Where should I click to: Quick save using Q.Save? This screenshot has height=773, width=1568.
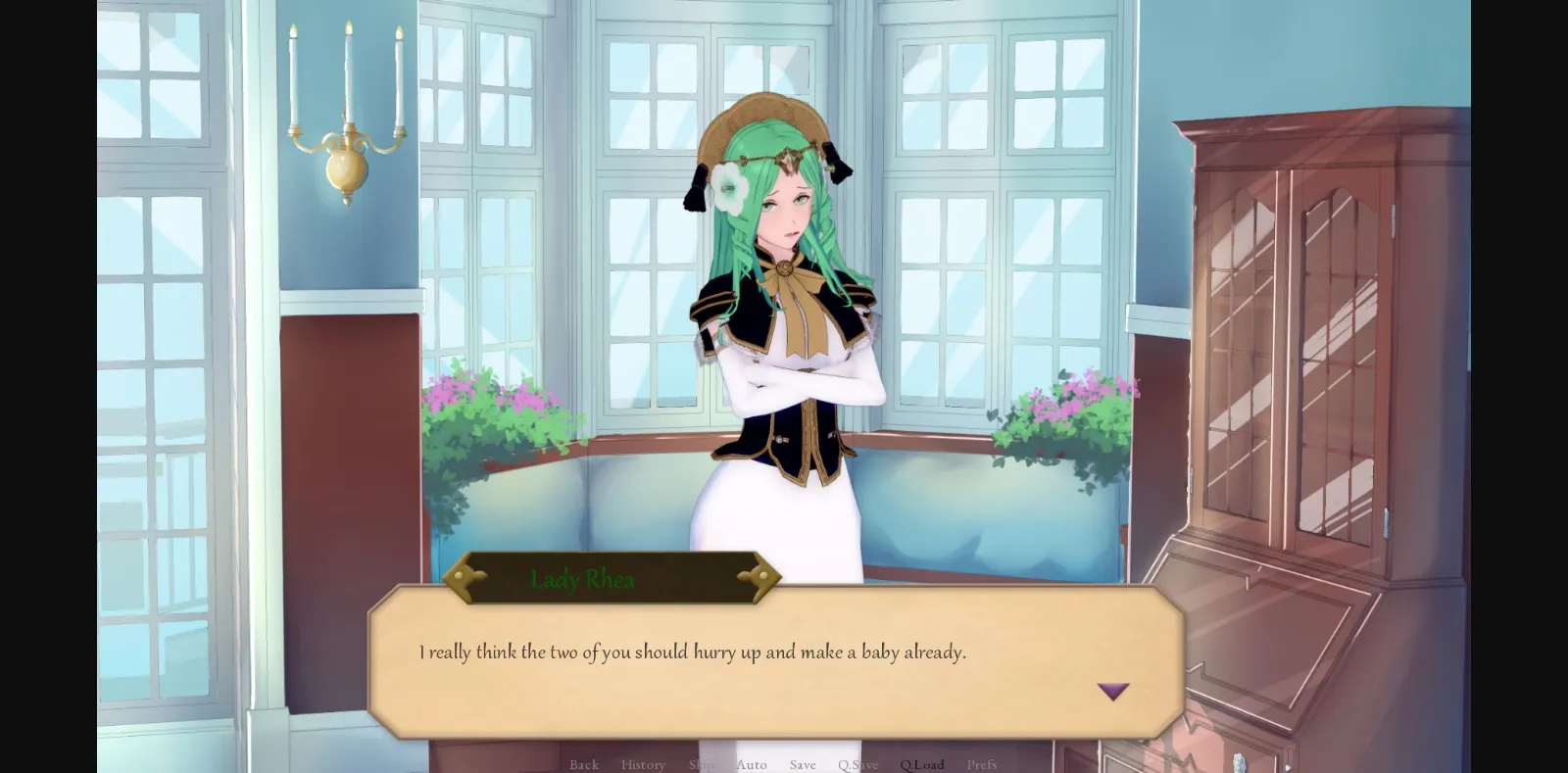tap(857, 765)
